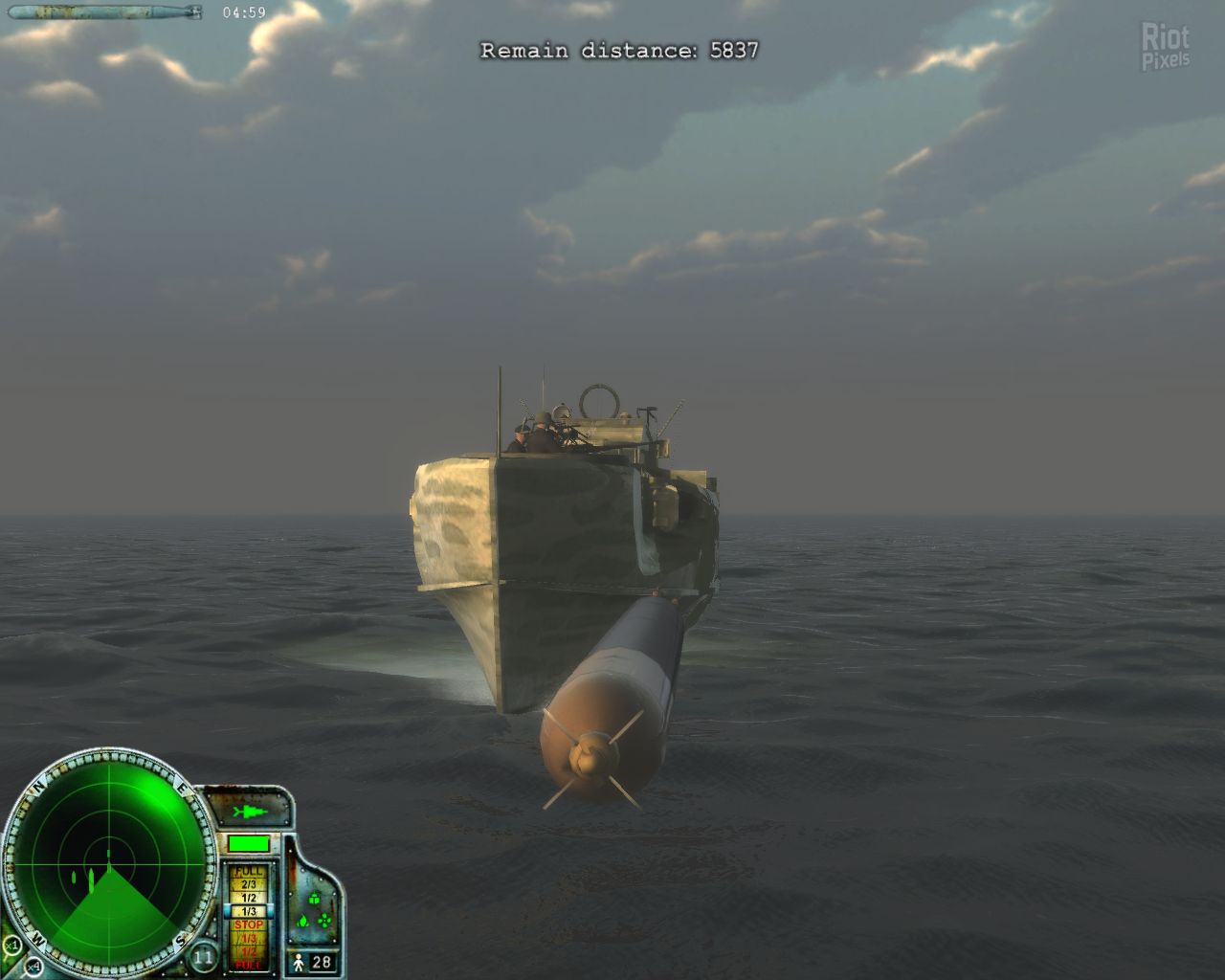Open the crew figure icon

[299, 962]
